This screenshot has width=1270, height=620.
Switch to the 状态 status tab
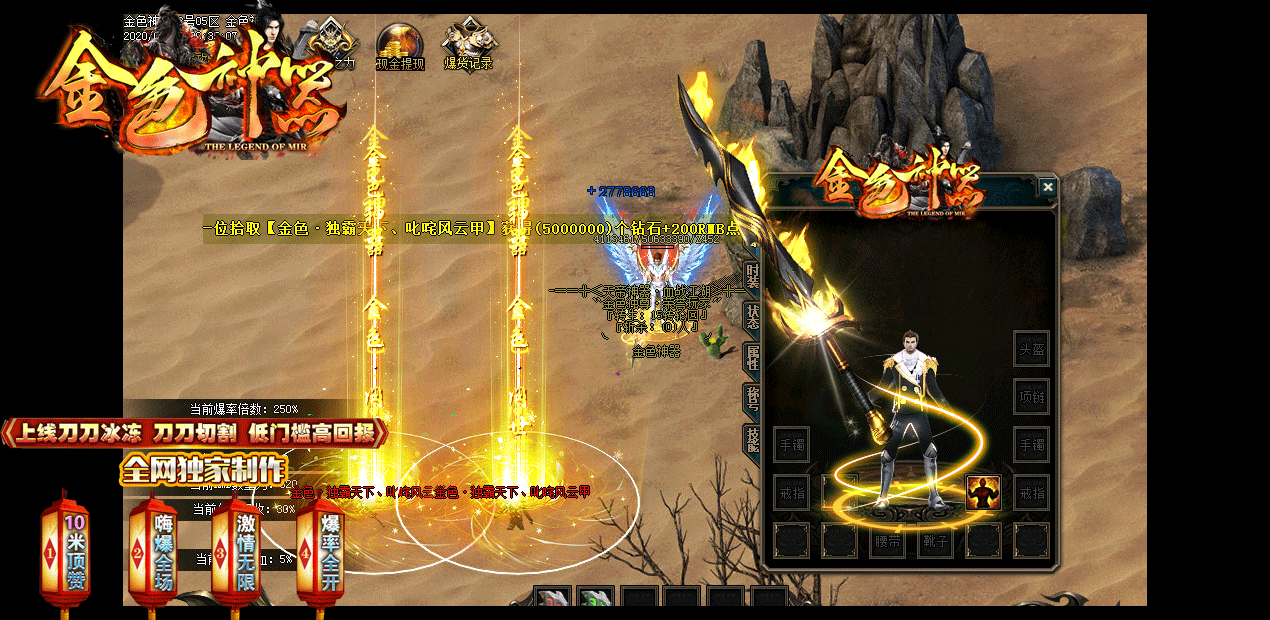pyautogui.click(x=753, y=315)
